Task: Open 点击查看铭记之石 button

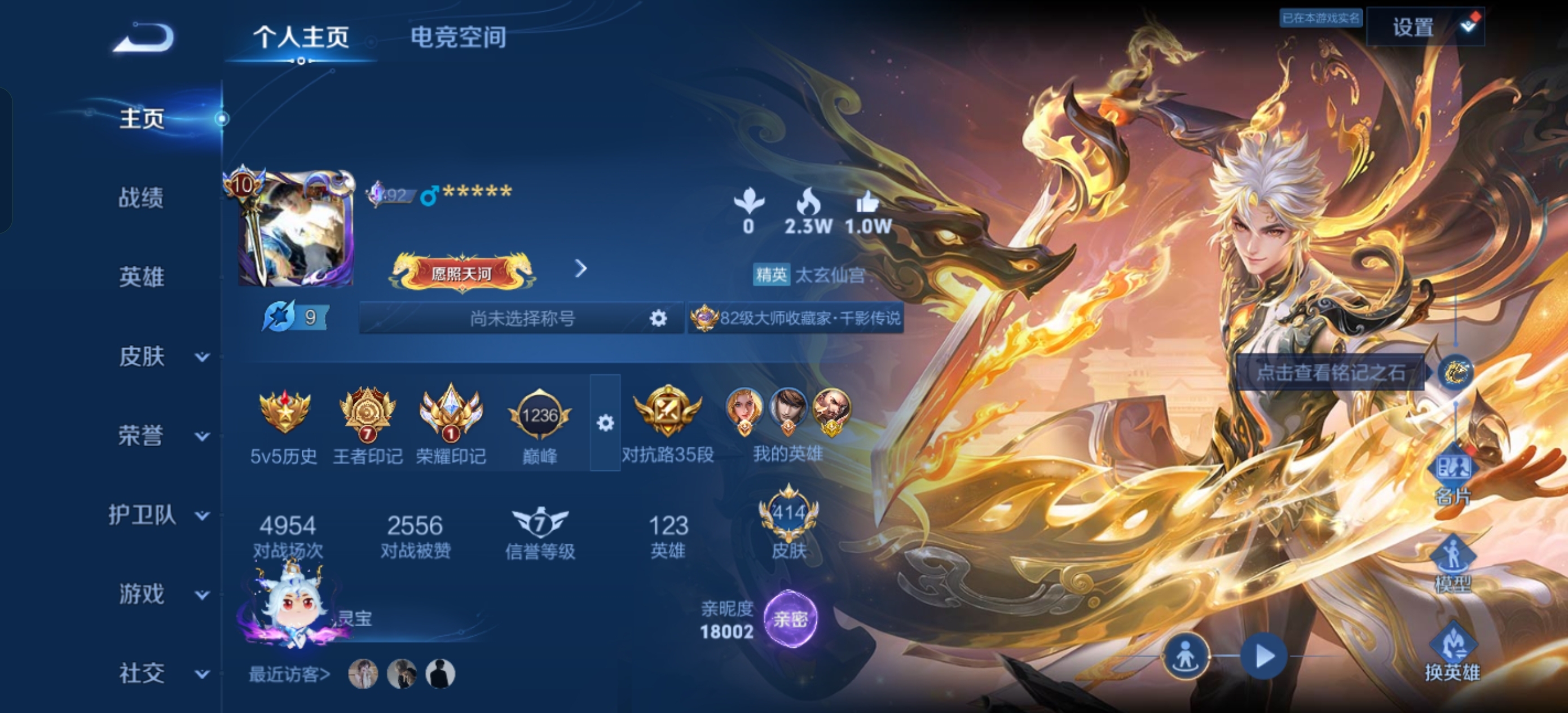Action: [x=1331, y=372]
